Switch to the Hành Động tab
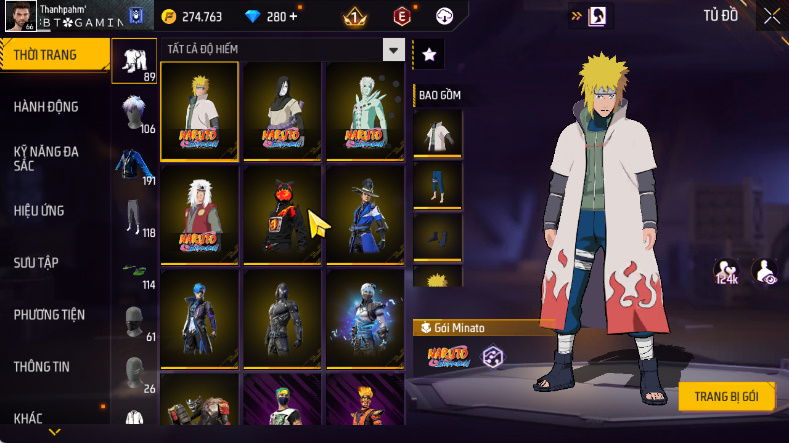 pos(46,107)
